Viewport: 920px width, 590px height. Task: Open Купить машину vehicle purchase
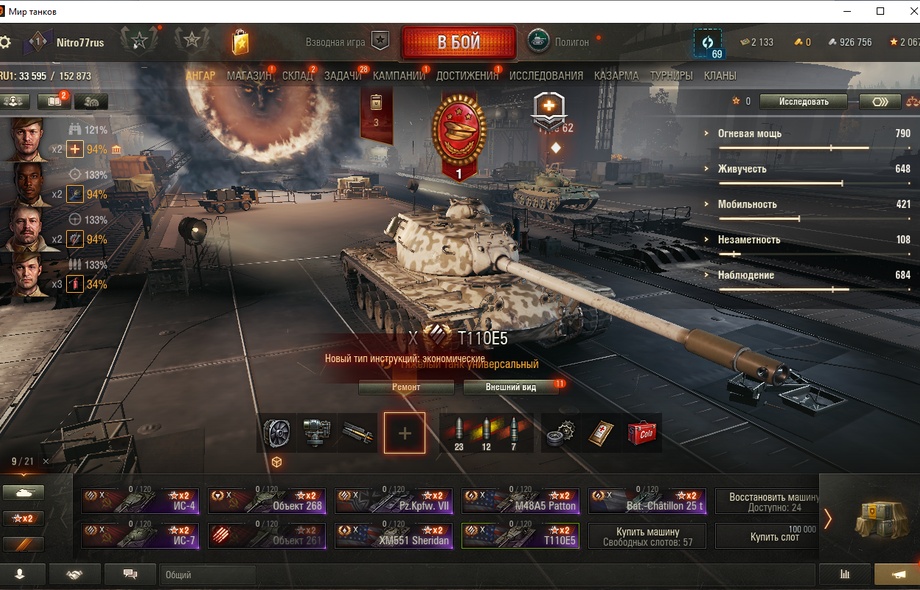point(646,537)
